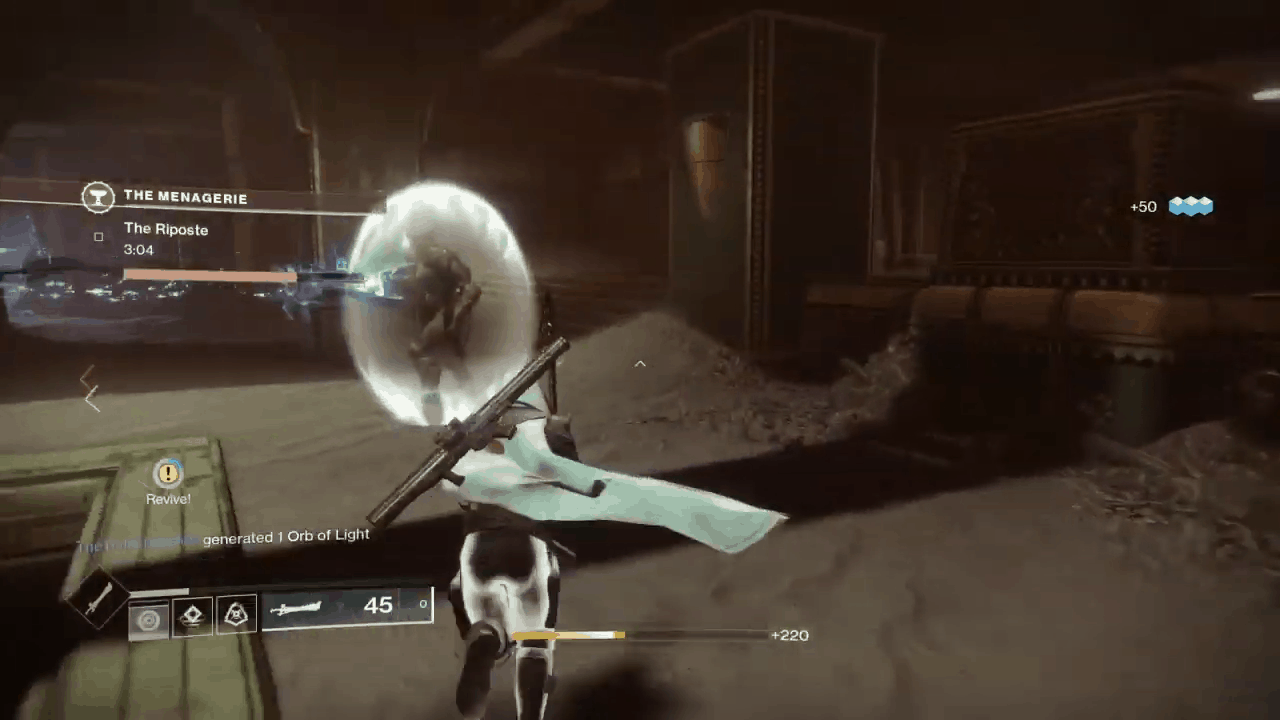Viewport: 1280px width, 720px height.
Task: Click the ammo counter showing 45
Action: pyautogui.click(x=378, y=604)
